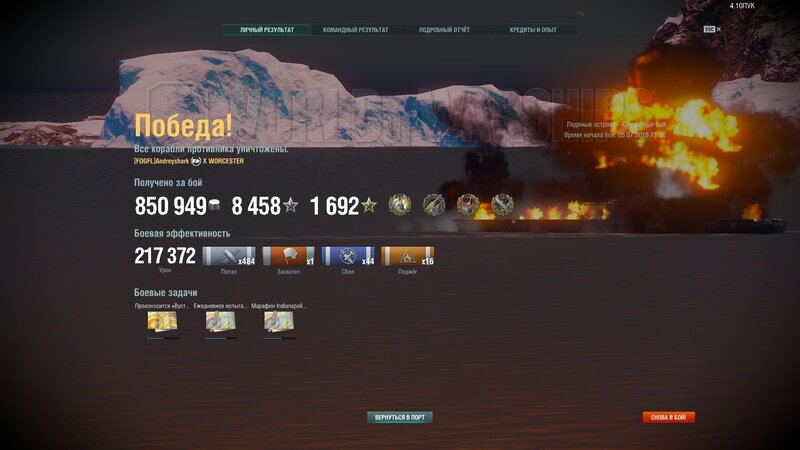This screenshot has height=450, width=800.
Task: Select the «Попал» hits ribbon
Action: [229, 257]
